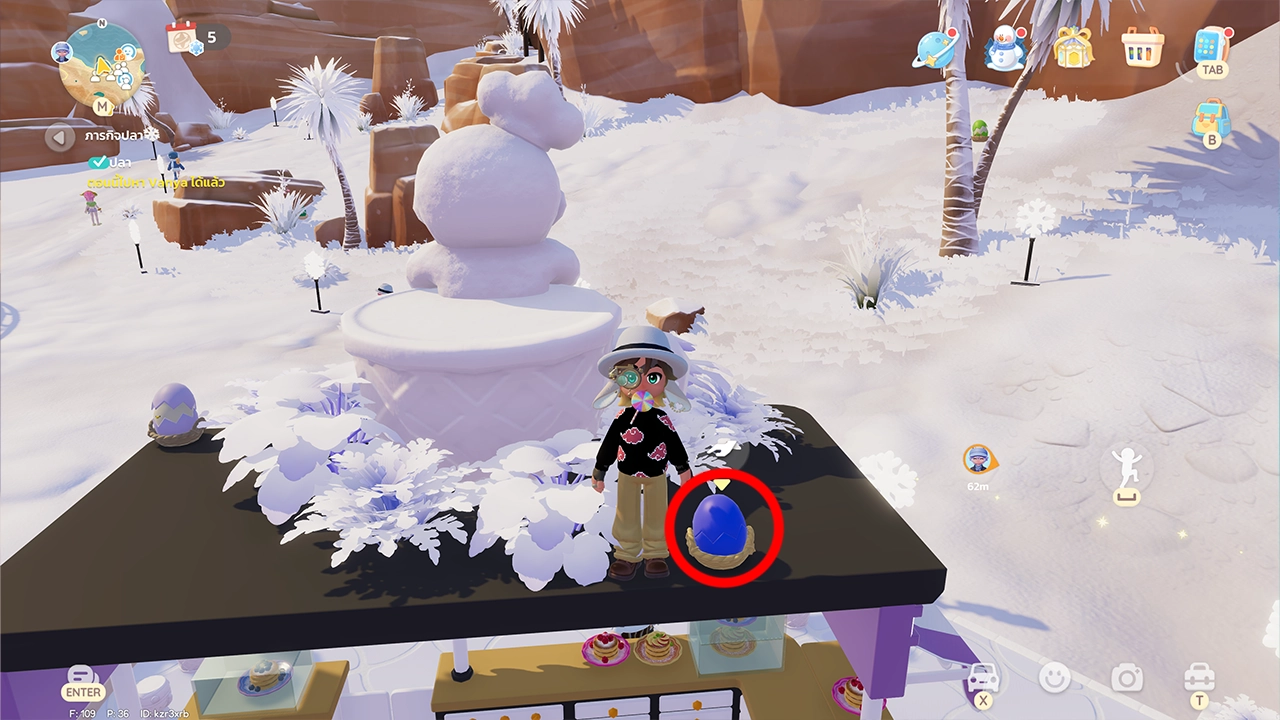Image resolution: width=1280 pixels, height=720 pixels.
Task: Open the chat bubble button
Action: pyautogui.click(x=82, y=676)
